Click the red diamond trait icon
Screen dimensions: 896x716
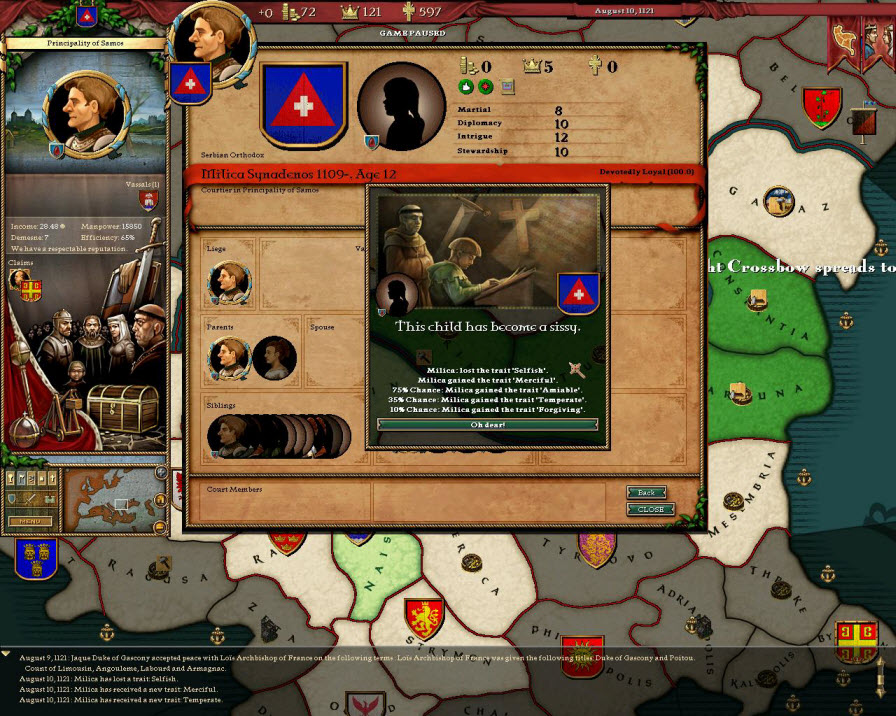[x=486, y=87]
